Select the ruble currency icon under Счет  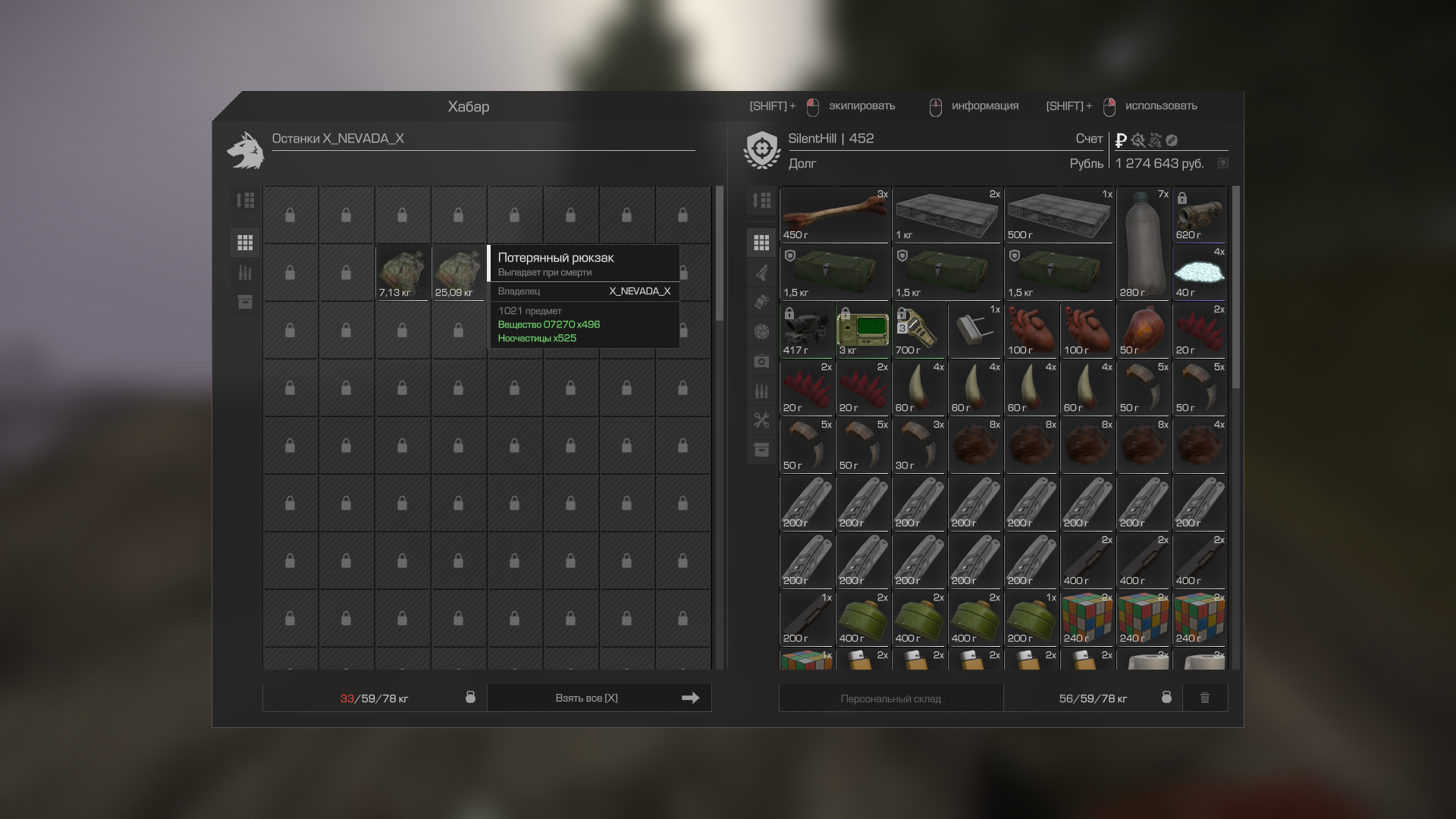pyautogui.click(x=1121, y=140)
